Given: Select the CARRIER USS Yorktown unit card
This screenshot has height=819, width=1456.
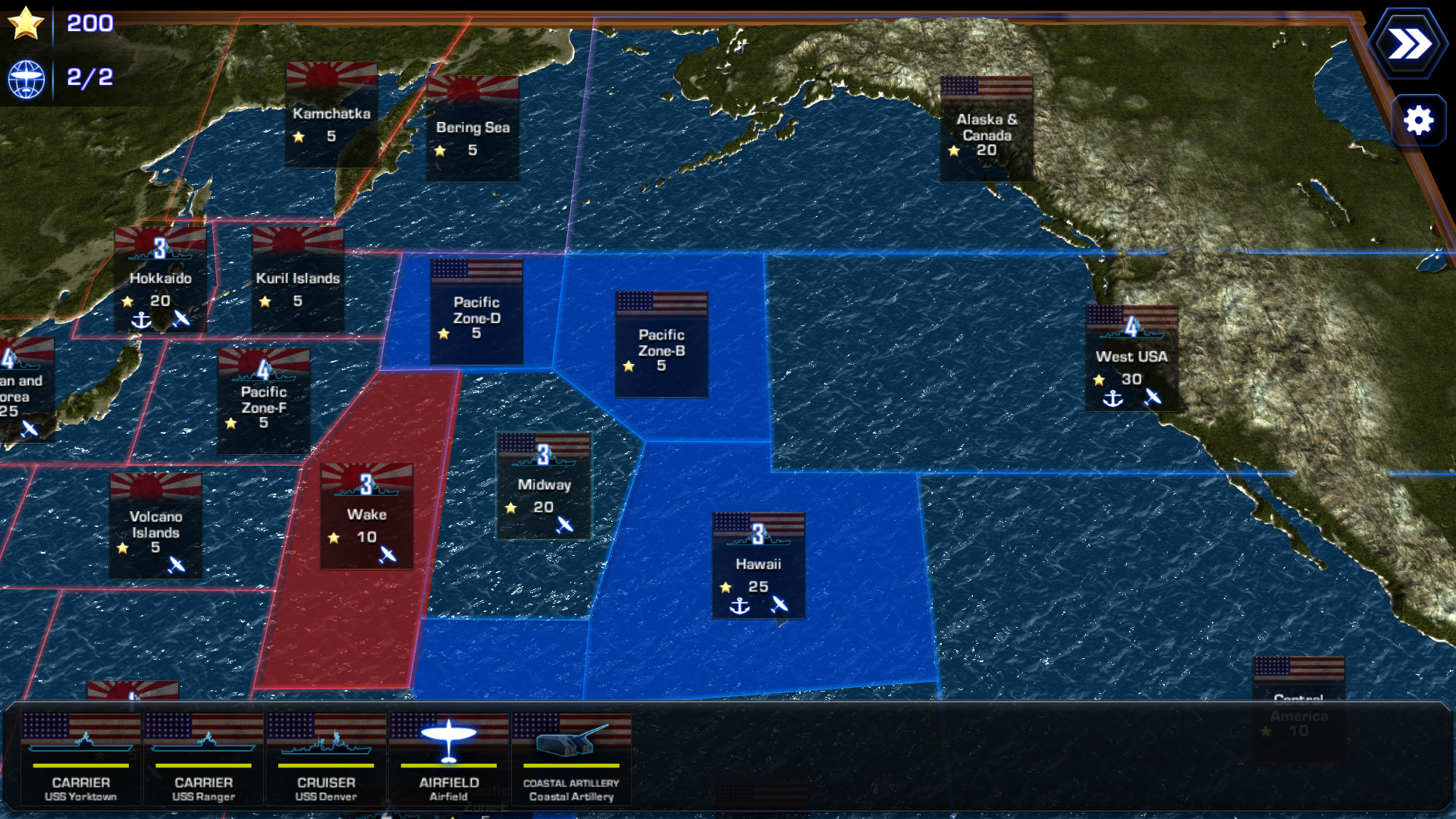Looking at the screenshot, I should pyautogui.click(x=80, y=758).
